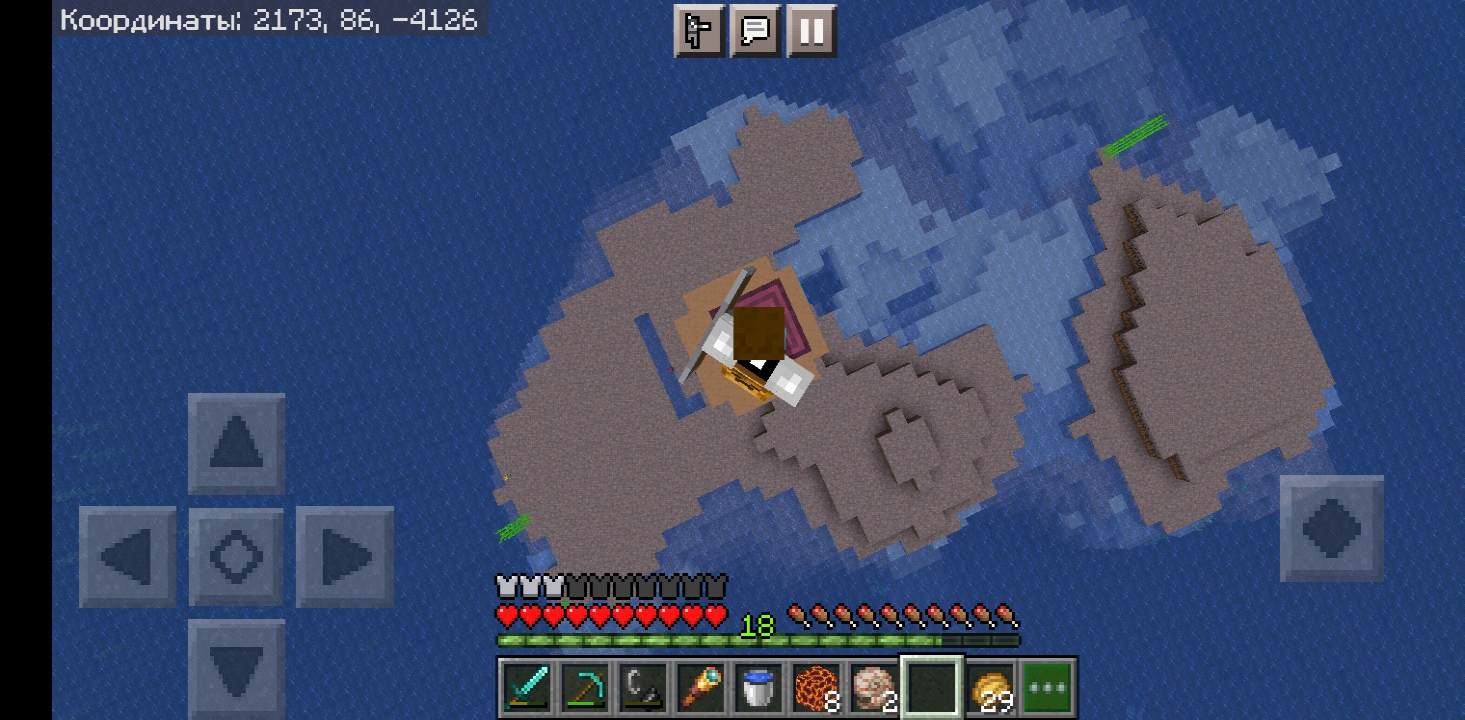
Task: Select the diamond pickaxe slot
Action: (x=584, y=687)
